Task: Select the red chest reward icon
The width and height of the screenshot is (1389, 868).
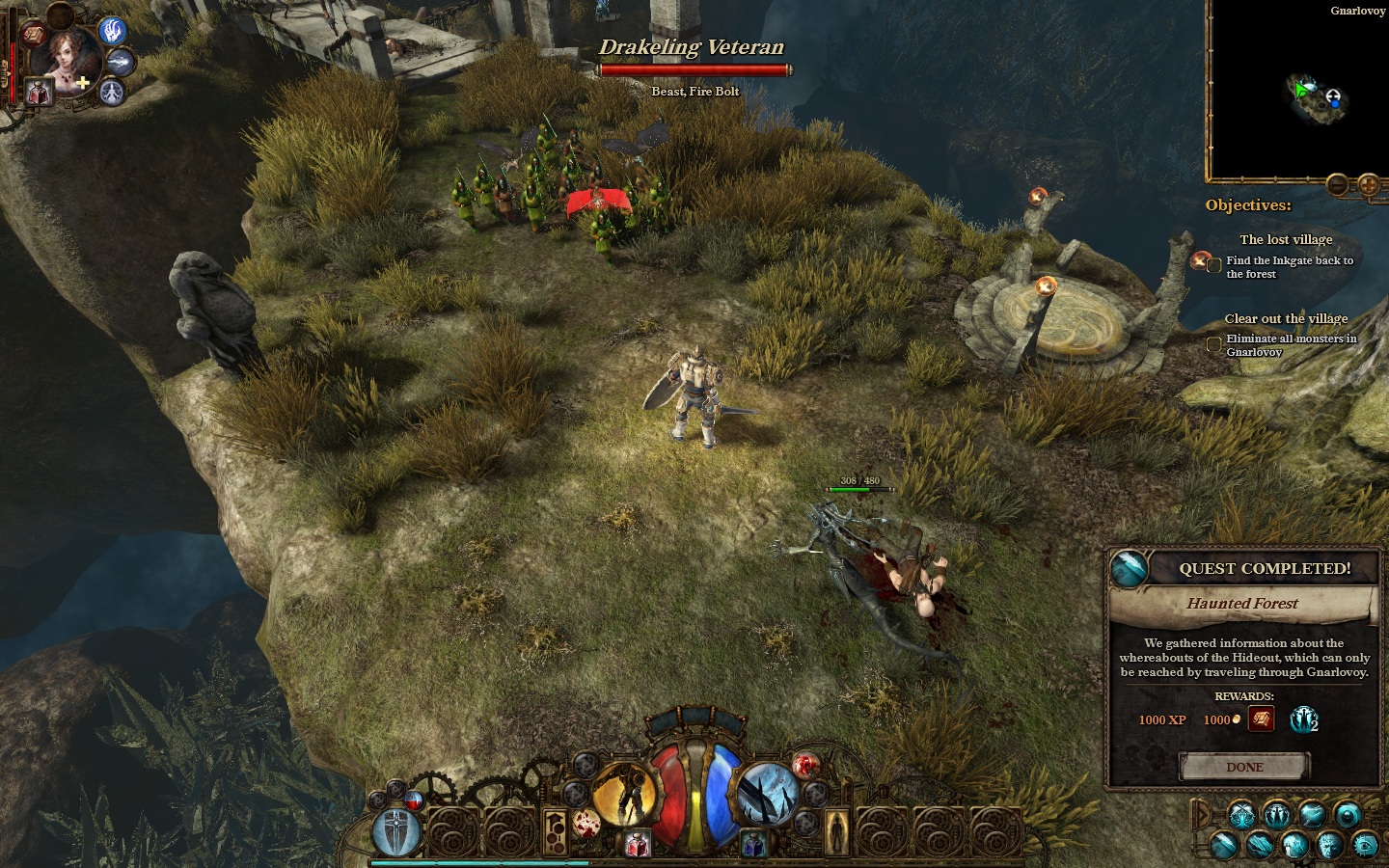Action: tap(1261, 719)
